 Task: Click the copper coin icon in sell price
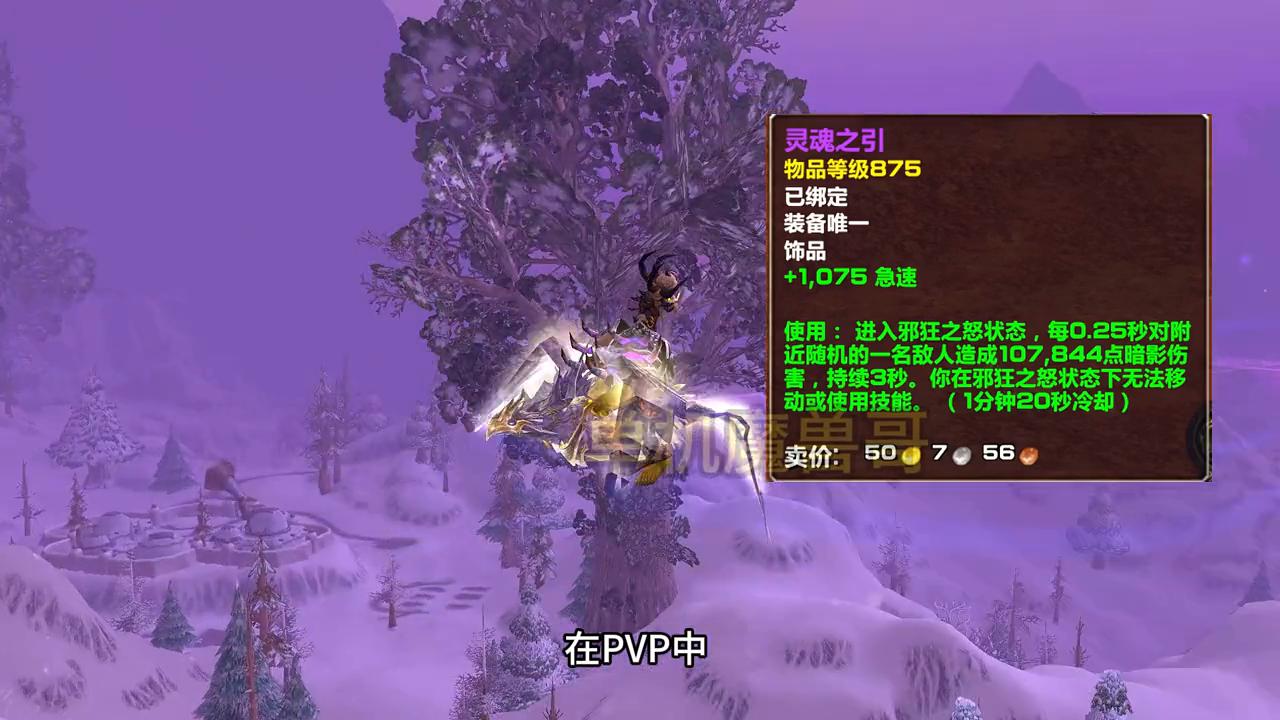point(1027,454)
